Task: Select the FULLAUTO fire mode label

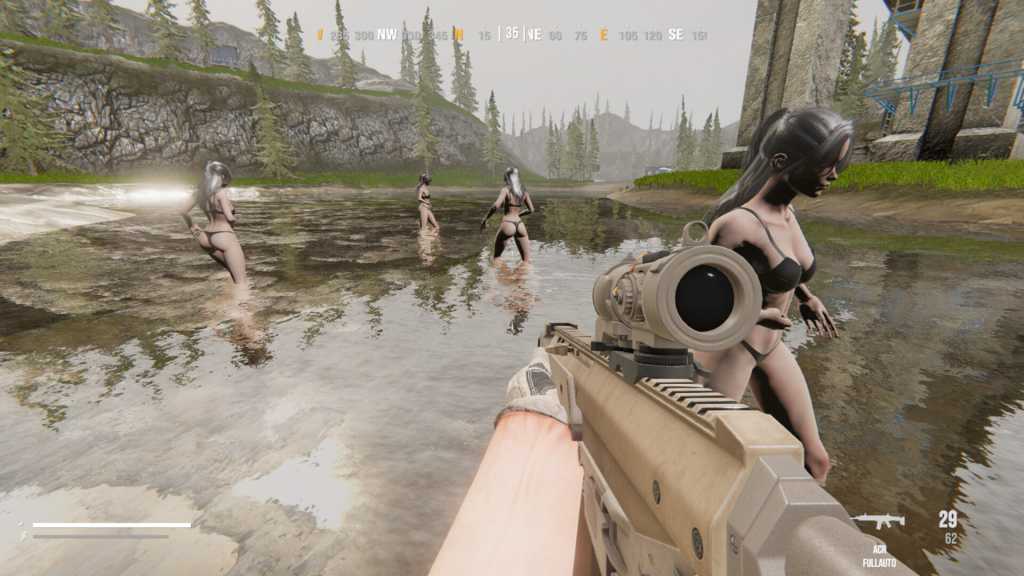Action: point(878,563)
